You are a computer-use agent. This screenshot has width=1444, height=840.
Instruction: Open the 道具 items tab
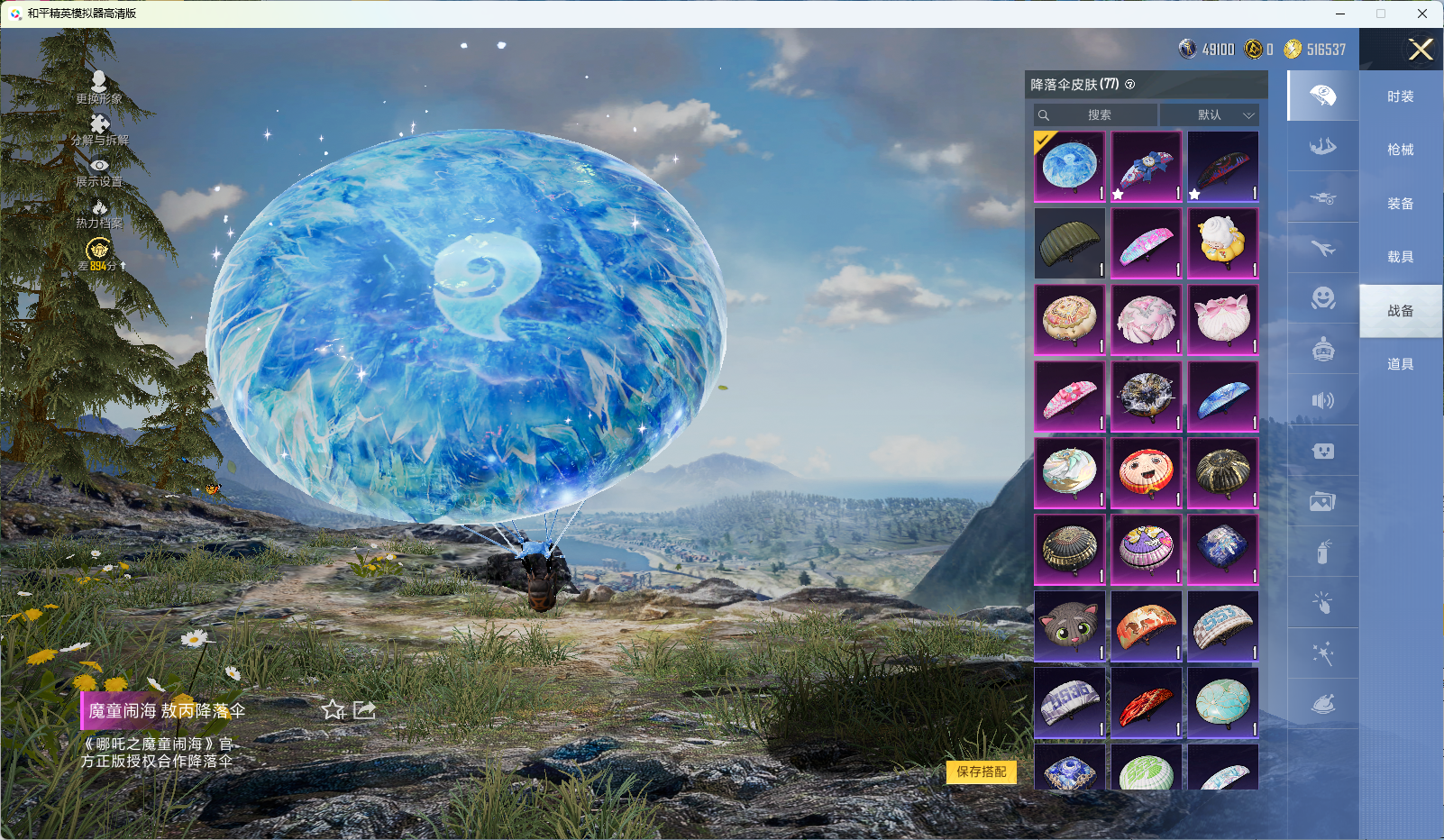pyautogui.click(x=1400, y=364)
